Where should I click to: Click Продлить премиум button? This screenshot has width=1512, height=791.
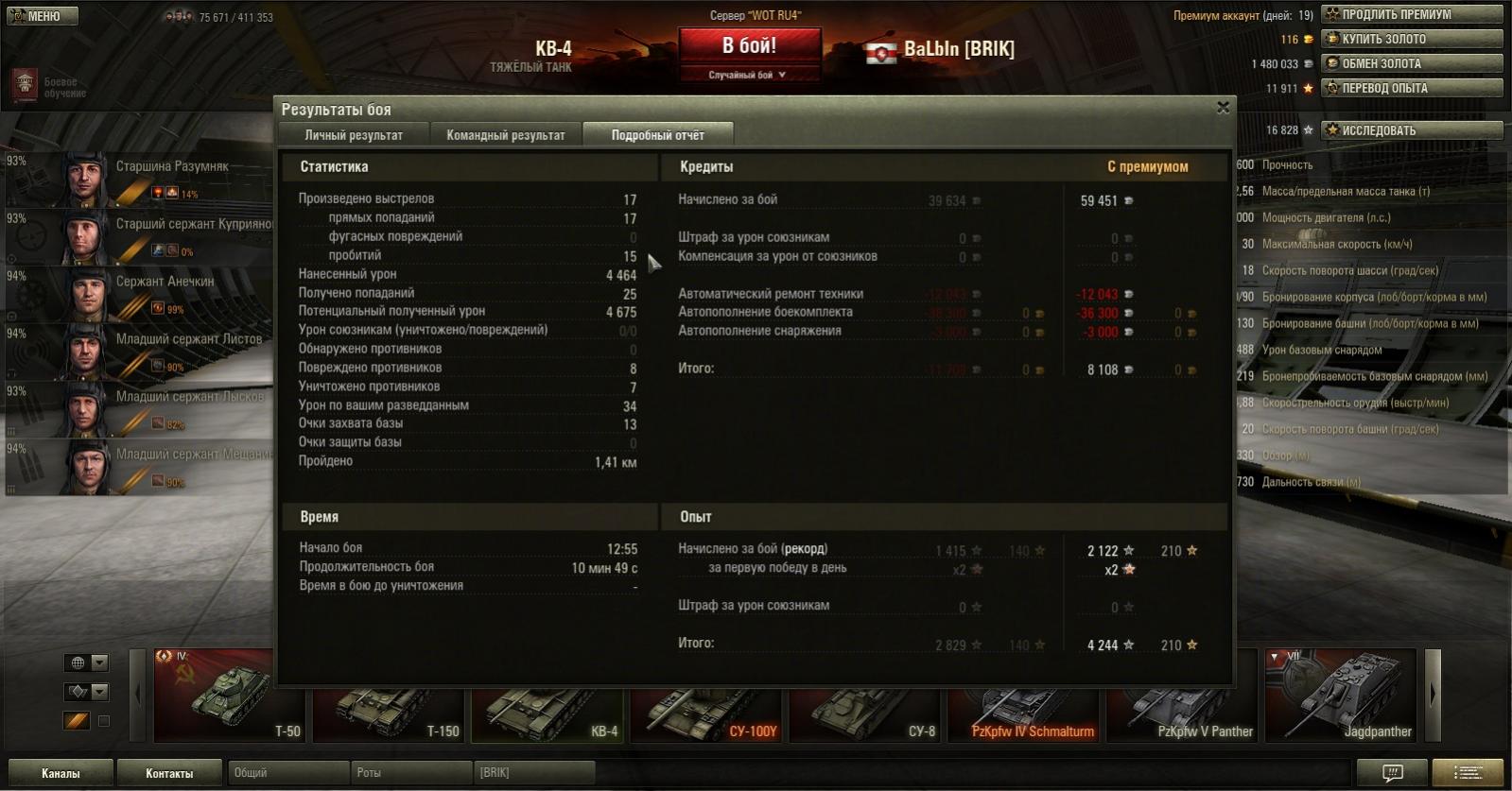click(x=1411, y=14)
